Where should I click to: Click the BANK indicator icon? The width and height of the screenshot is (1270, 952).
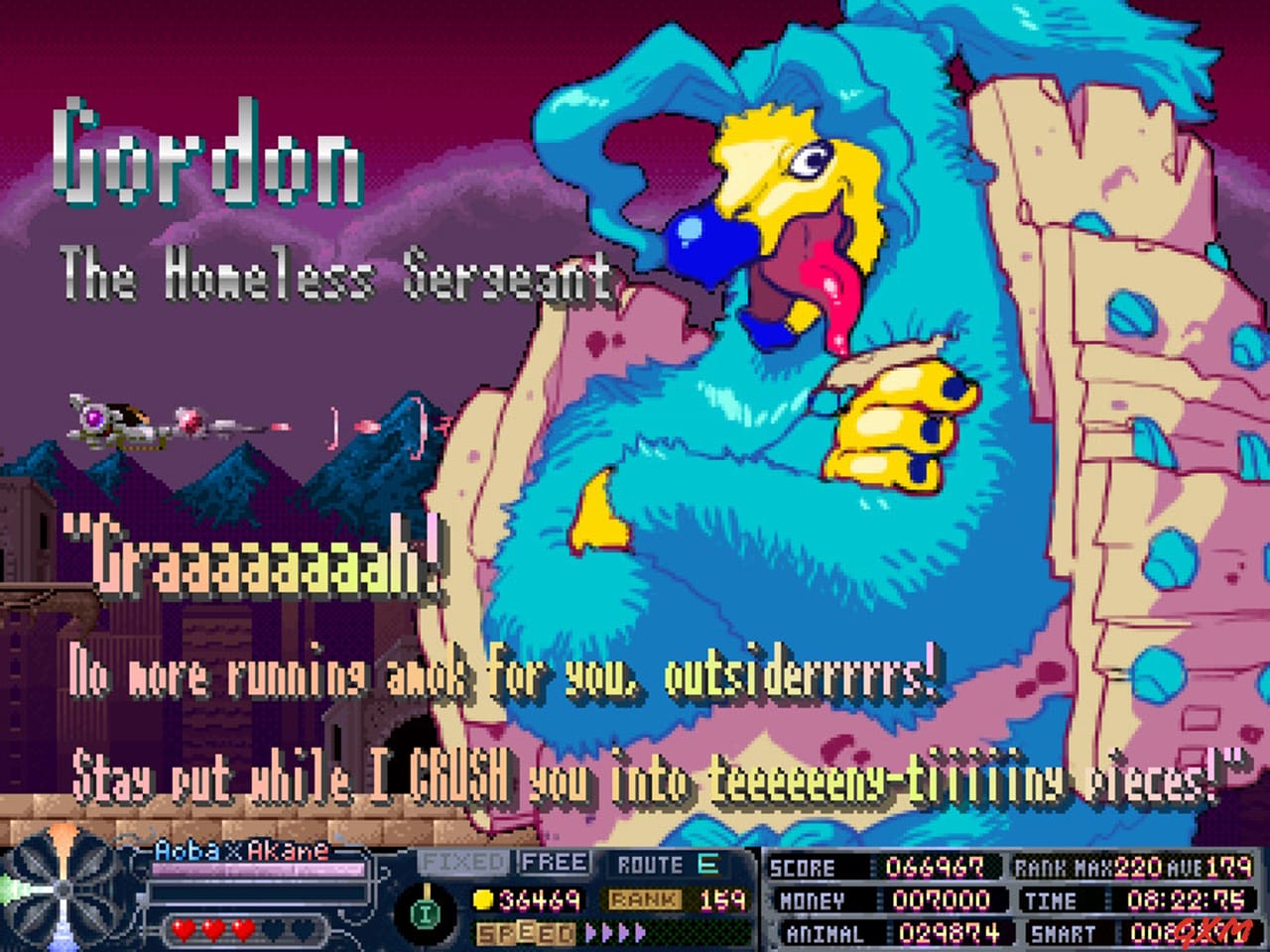click(643, 897)
